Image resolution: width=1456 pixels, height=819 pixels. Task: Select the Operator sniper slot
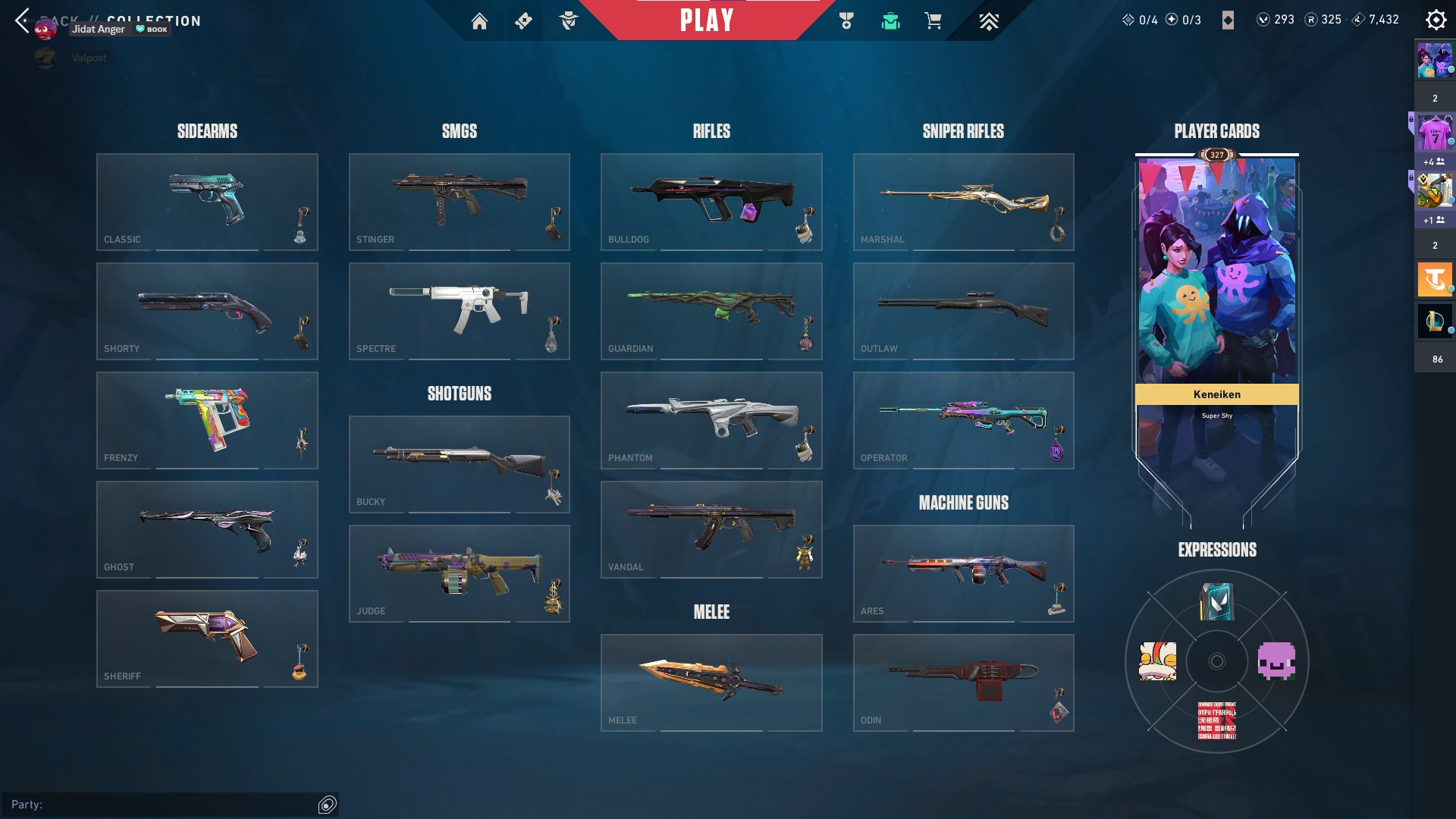(x=963, y=420)
